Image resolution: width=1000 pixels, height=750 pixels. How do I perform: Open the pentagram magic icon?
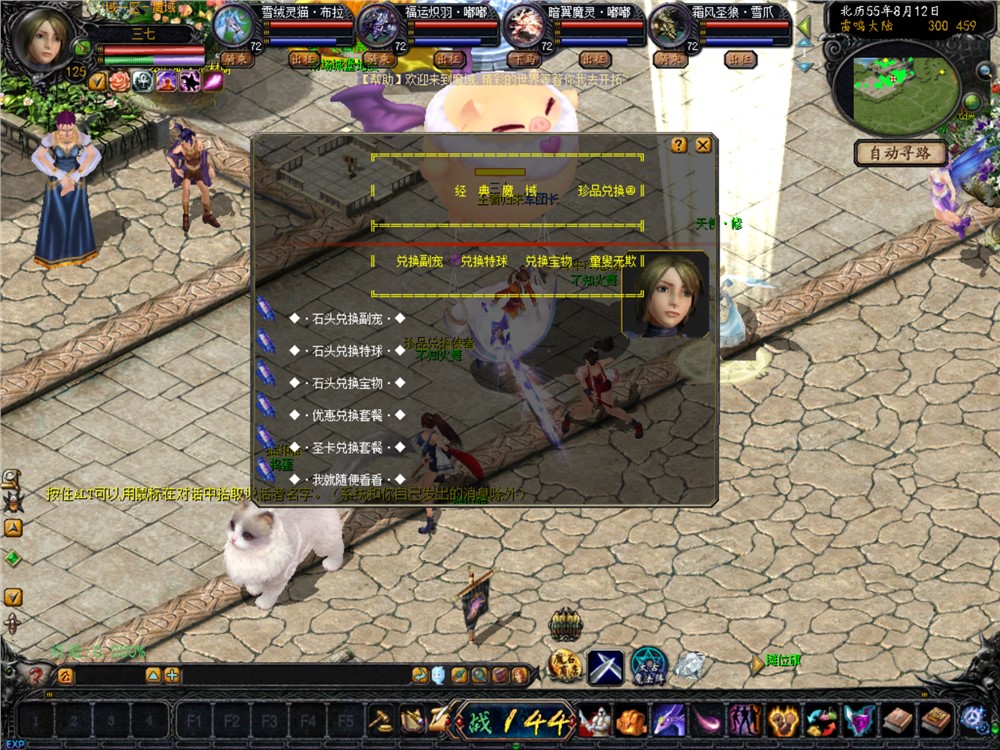point(647,667)
